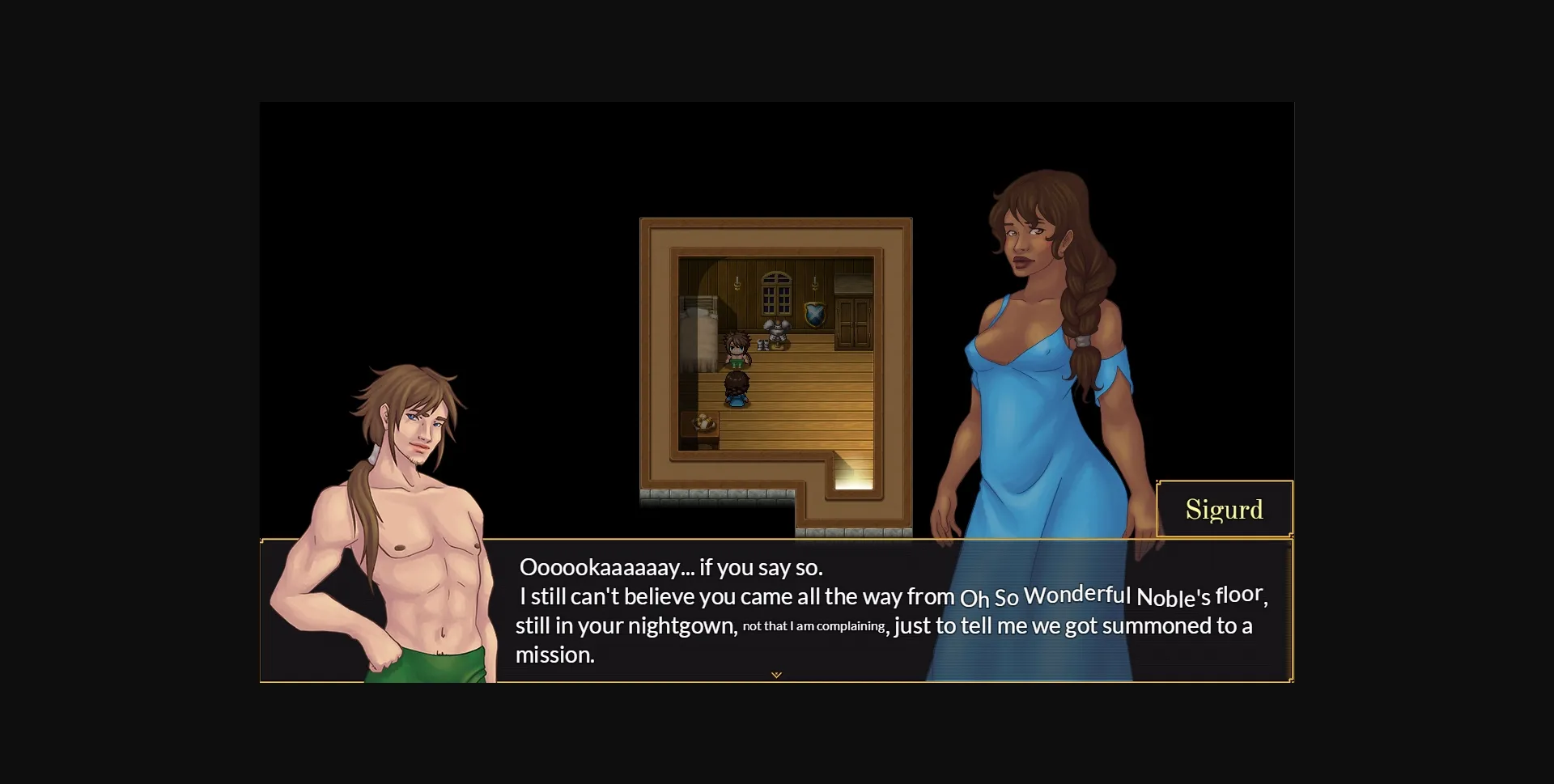Click the candle sconce right of the window
The width and height of the screenshot is (1554, 784).
(x=814, y=283)
